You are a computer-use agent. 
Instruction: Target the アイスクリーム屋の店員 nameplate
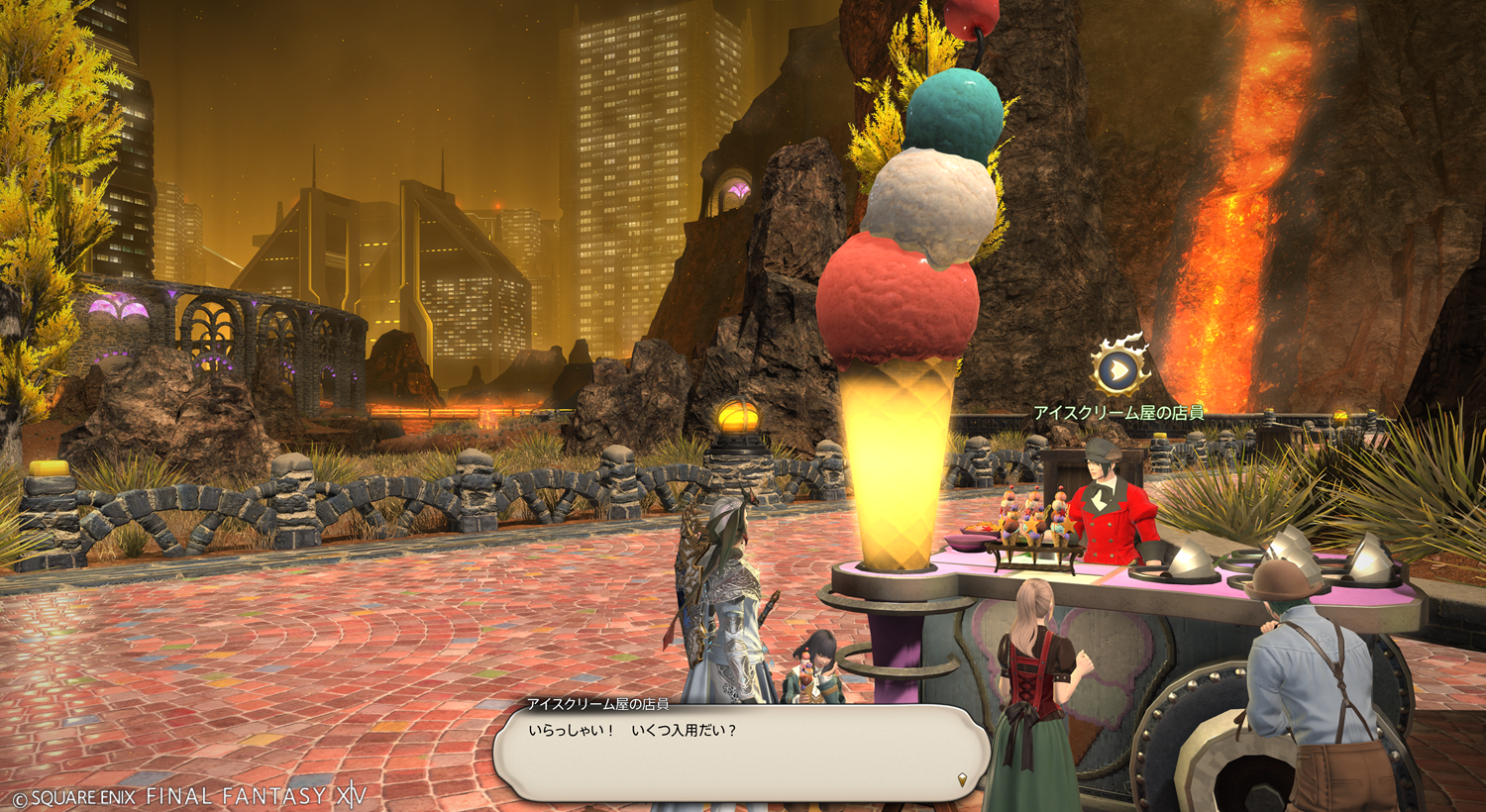tap(1118, 413)
